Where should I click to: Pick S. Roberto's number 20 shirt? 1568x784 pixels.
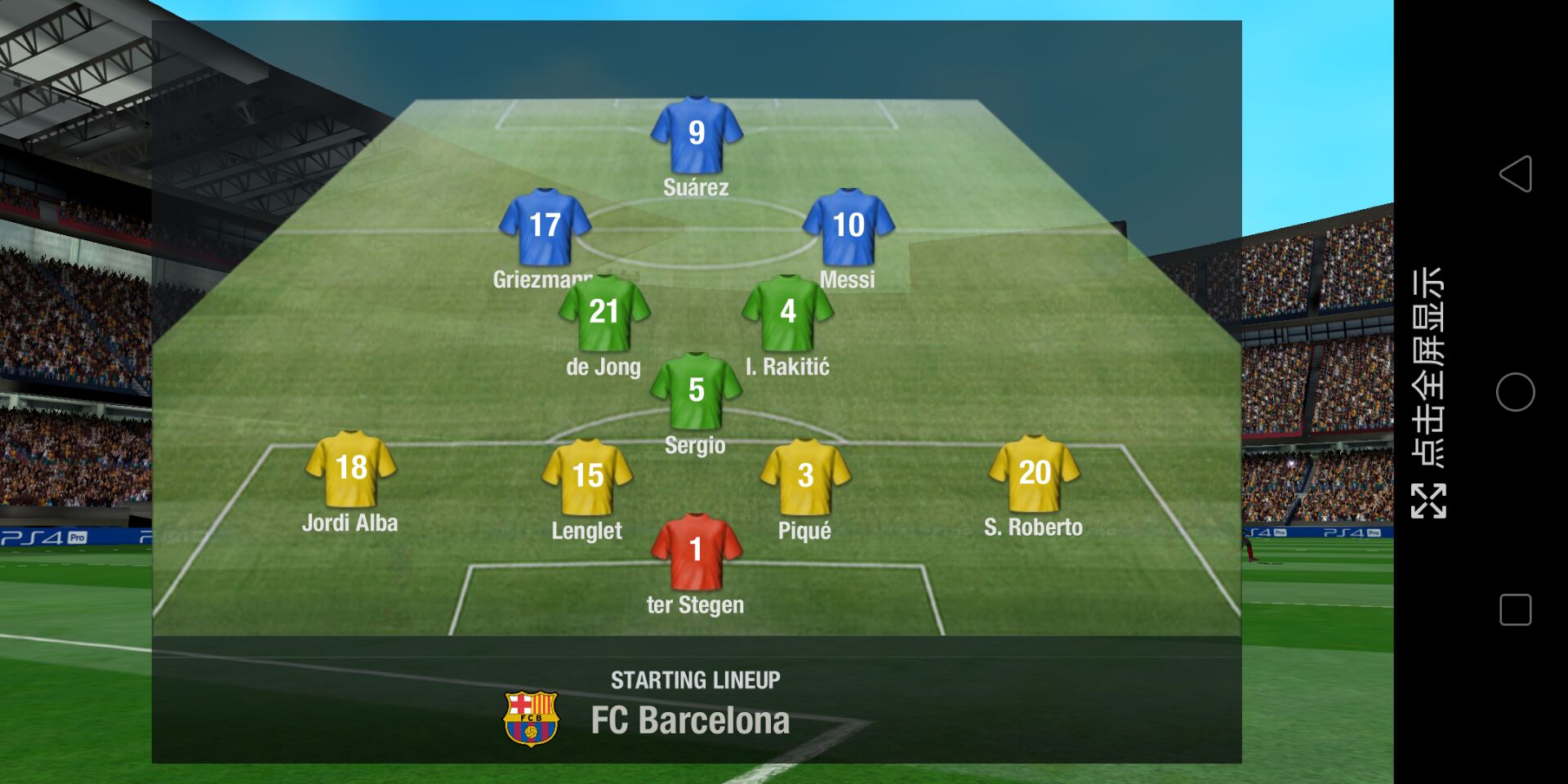1034,474
